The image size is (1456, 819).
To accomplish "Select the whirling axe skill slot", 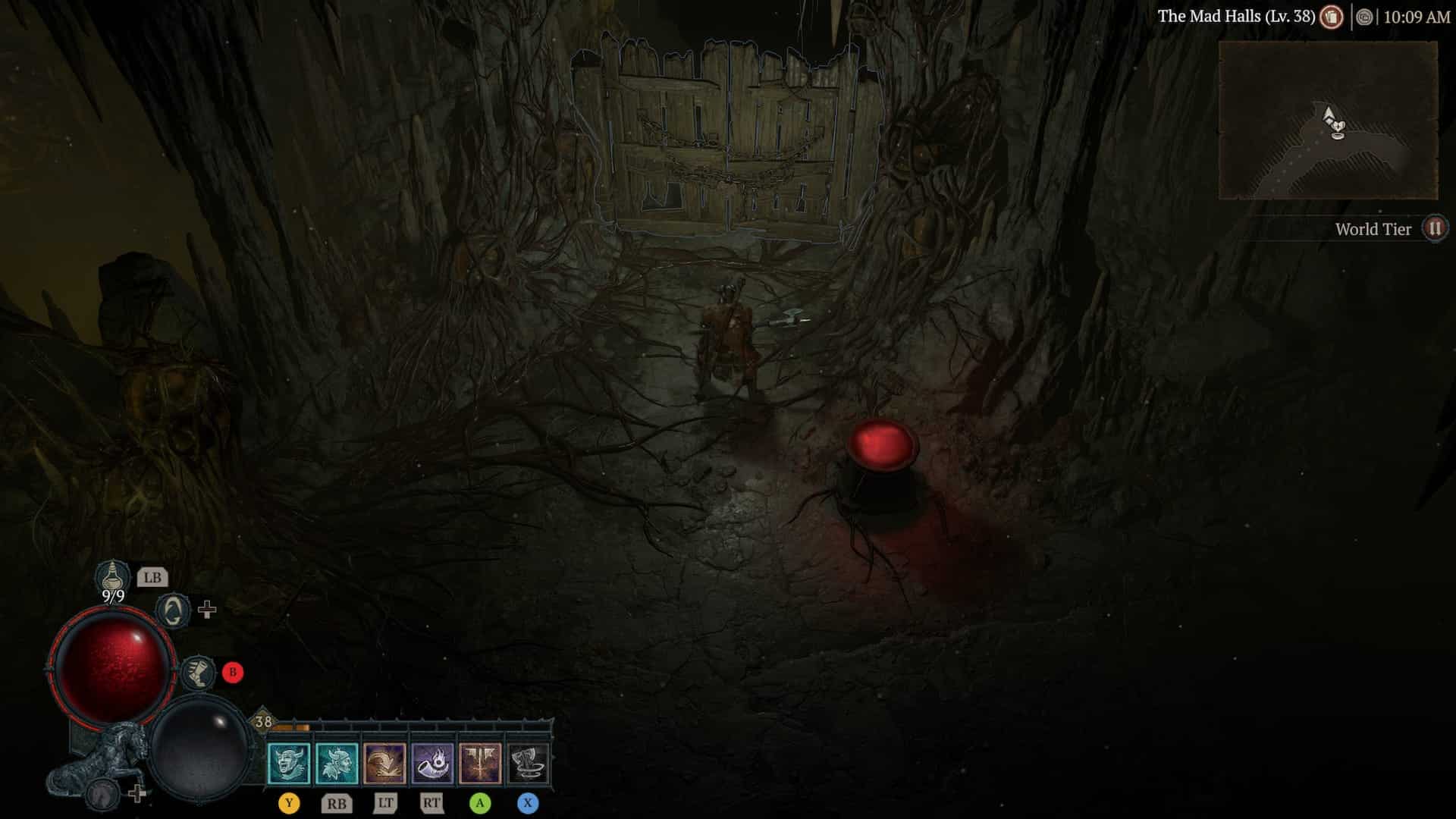I will click(528, 763).
